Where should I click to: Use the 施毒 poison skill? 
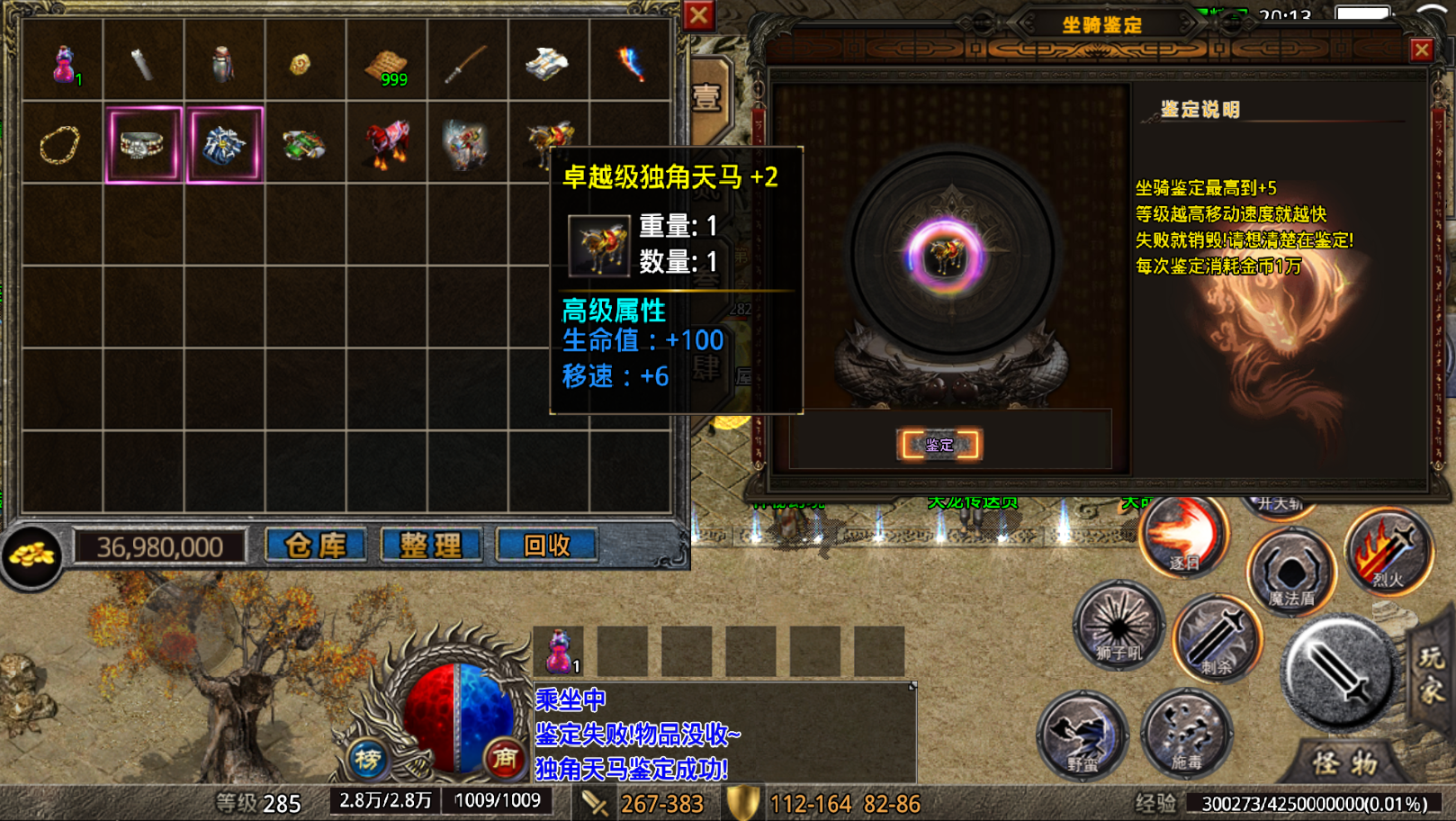(1186, 734)
